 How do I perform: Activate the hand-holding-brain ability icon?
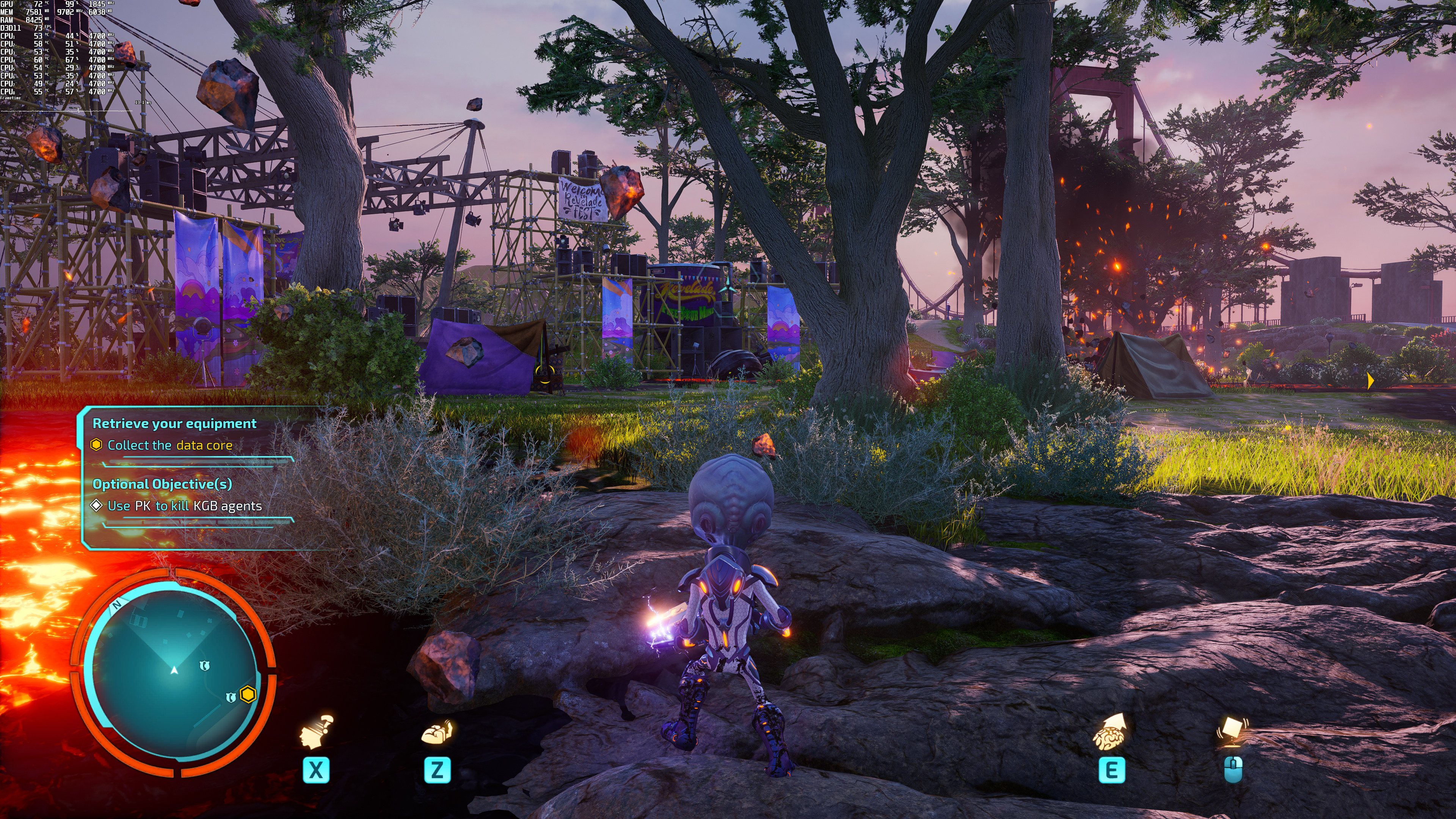coord(437,733)
